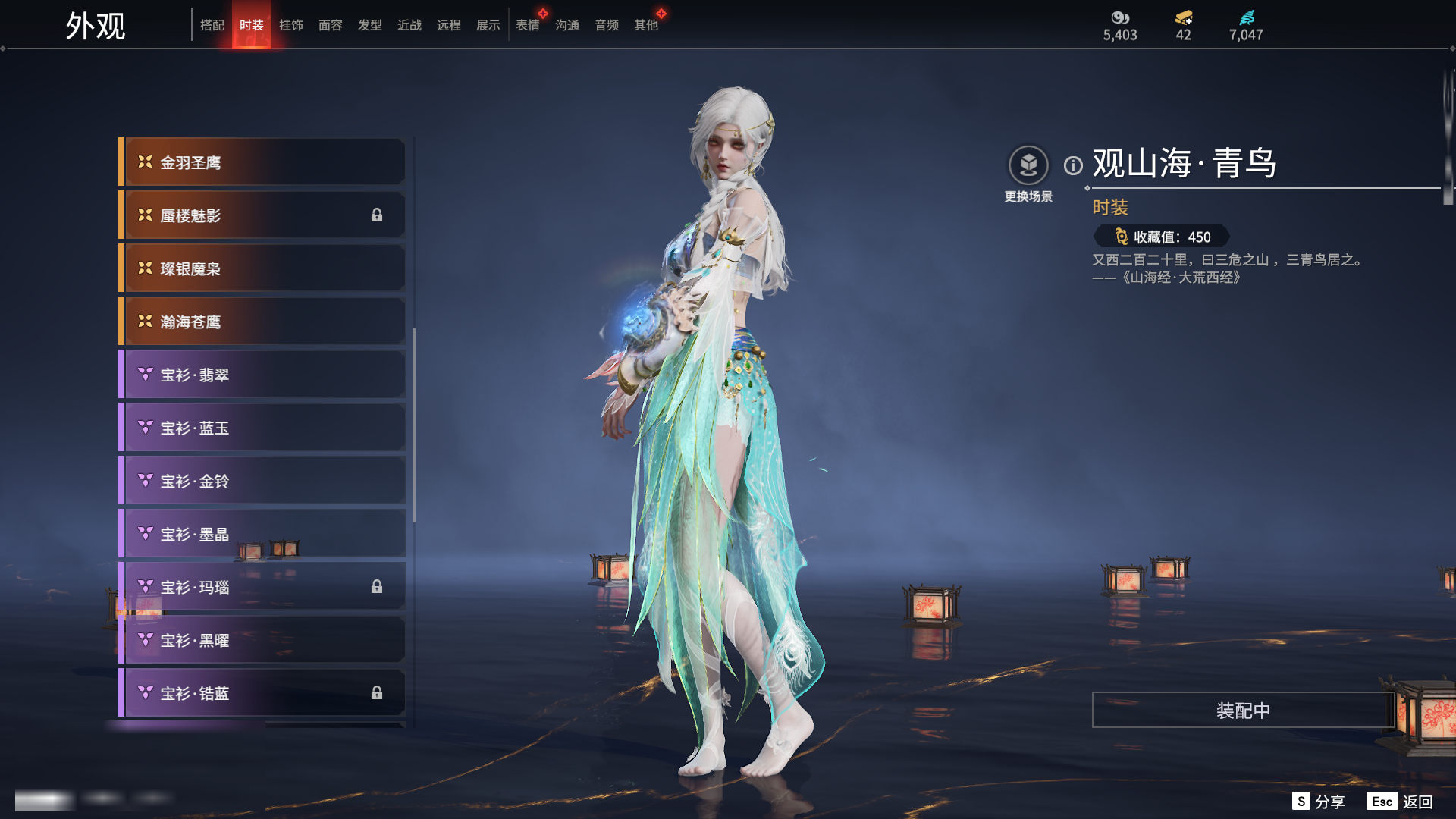Viewport: 1456px width, 819px height.
Task: Pick the 宝衫·金铃 outfit
Action: tap(262, 481)
